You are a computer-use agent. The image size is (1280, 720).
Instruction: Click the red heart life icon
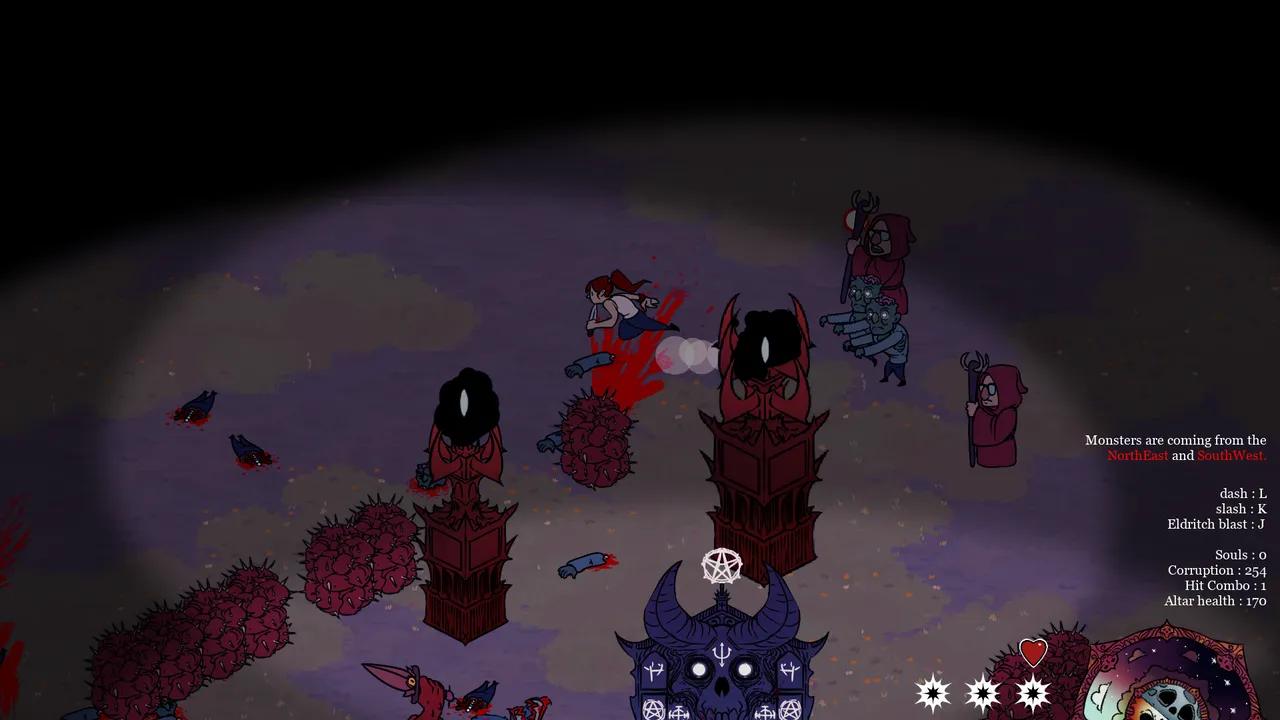coord(1033,653)
